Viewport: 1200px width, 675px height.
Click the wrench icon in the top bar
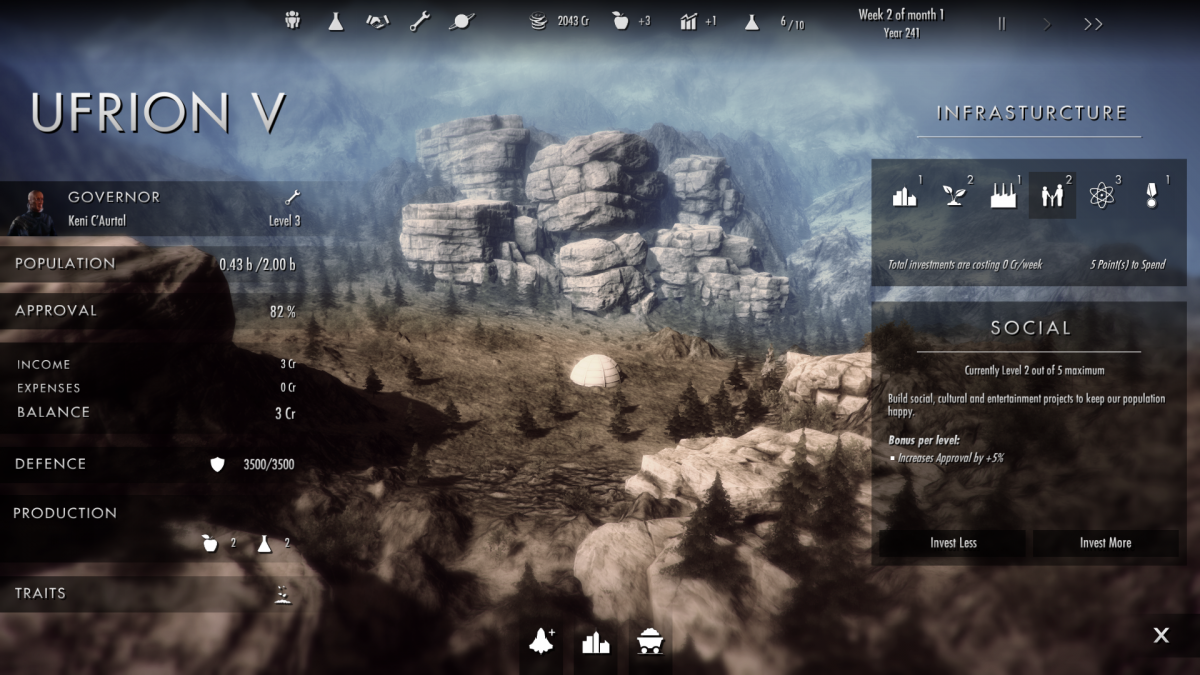click(x=420, y=21)
